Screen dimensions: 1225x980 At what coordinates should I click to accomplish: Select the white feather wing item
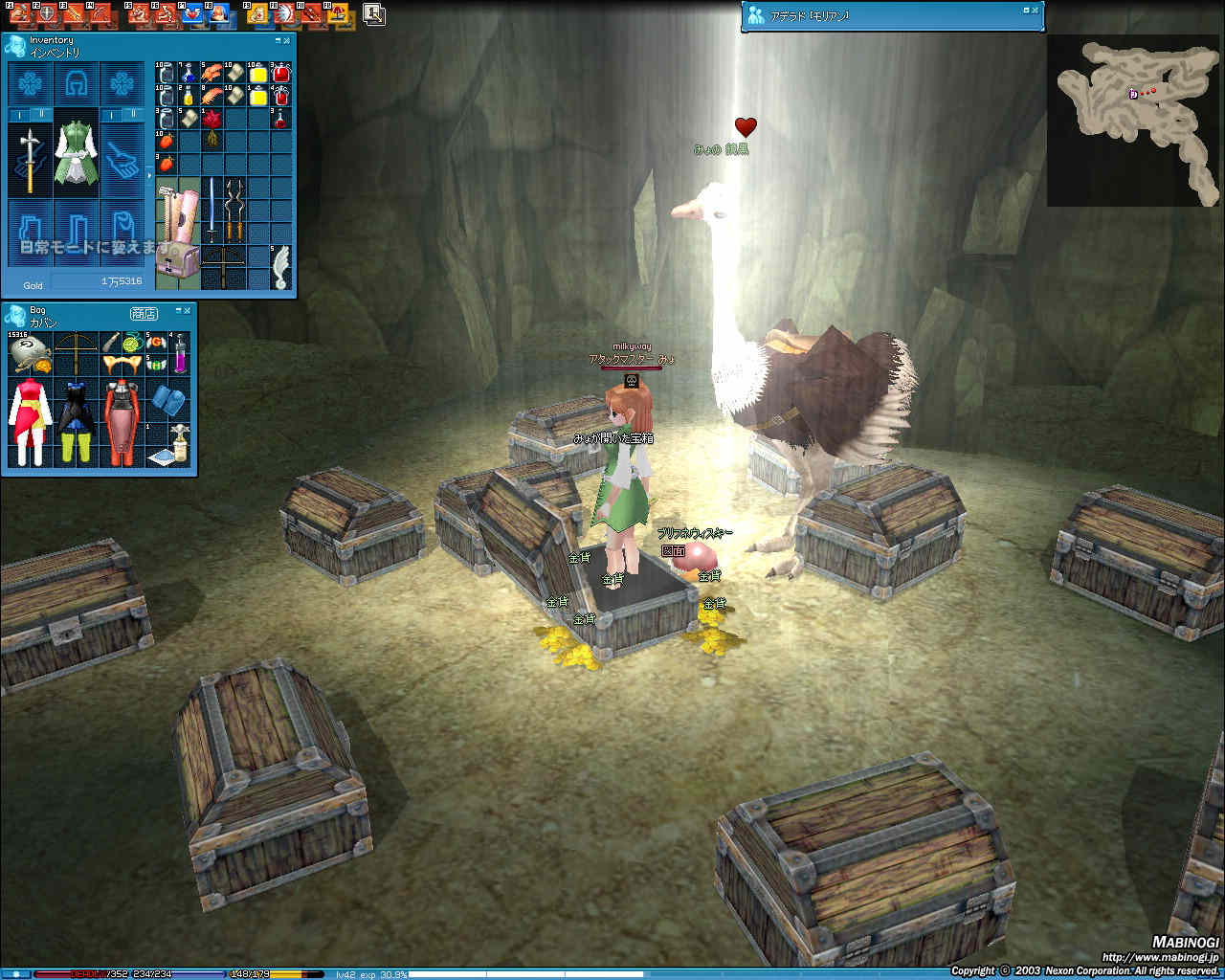[x=279, y=267]
